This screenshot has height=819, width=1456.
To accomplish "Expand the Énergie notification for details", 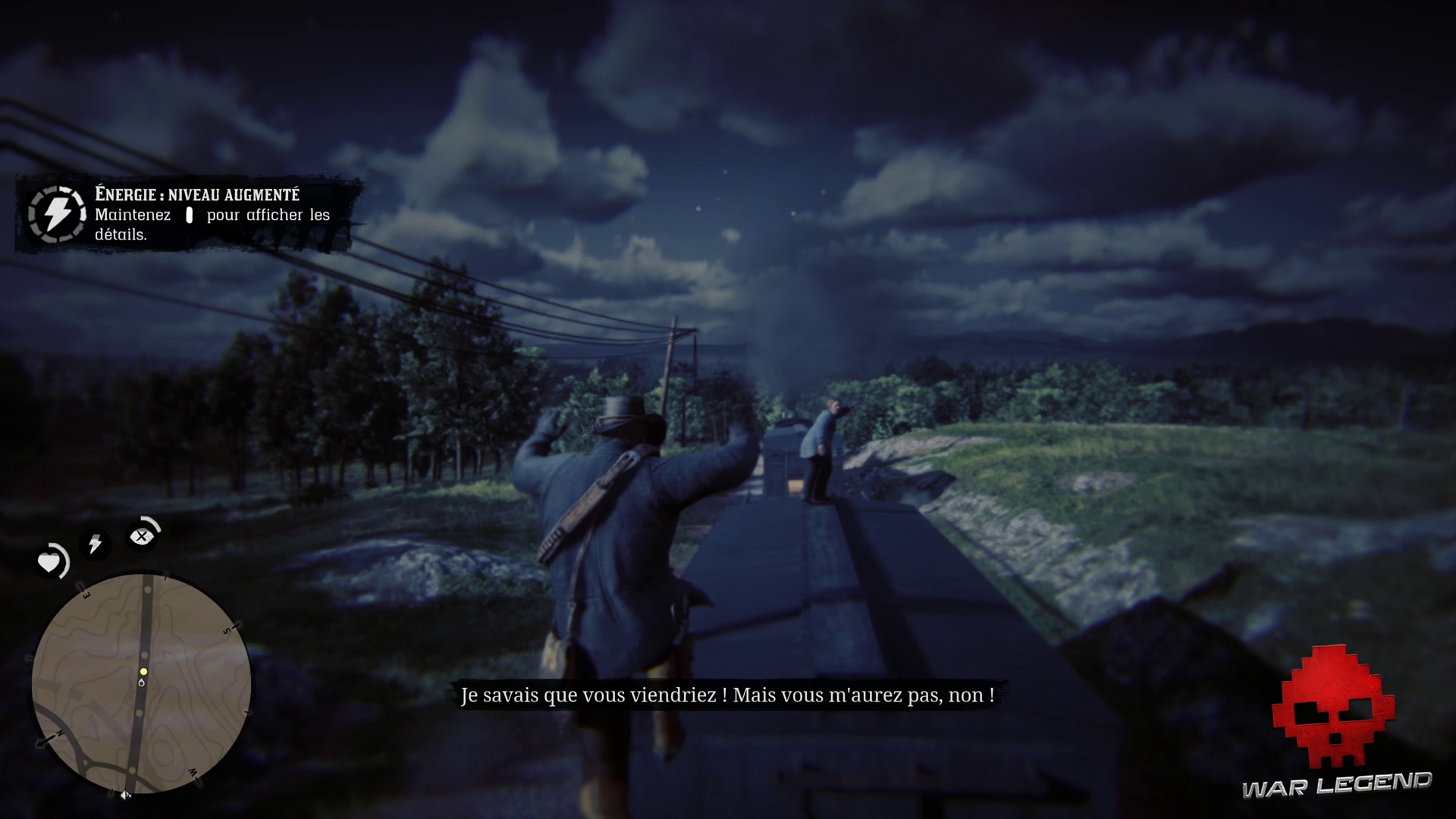I will point(189,215).
